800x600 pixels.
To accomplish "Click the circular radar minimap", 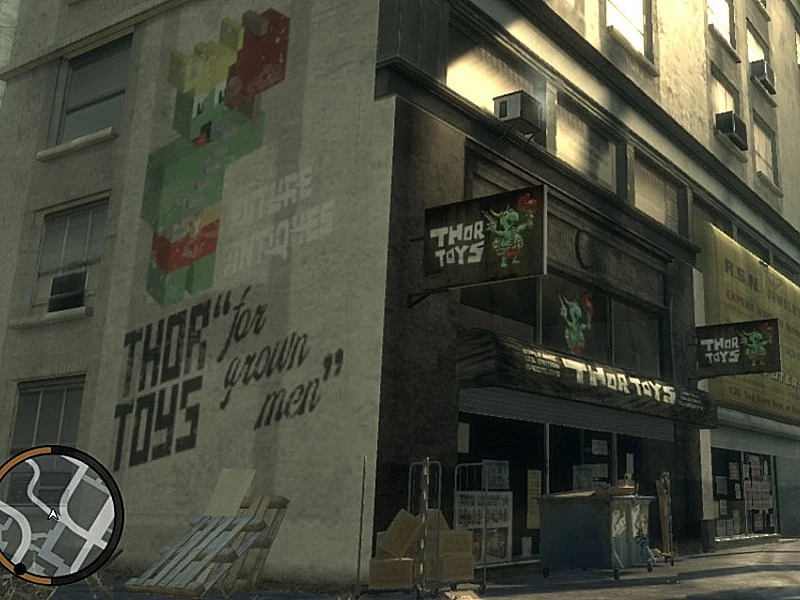I will pos(57,514).
